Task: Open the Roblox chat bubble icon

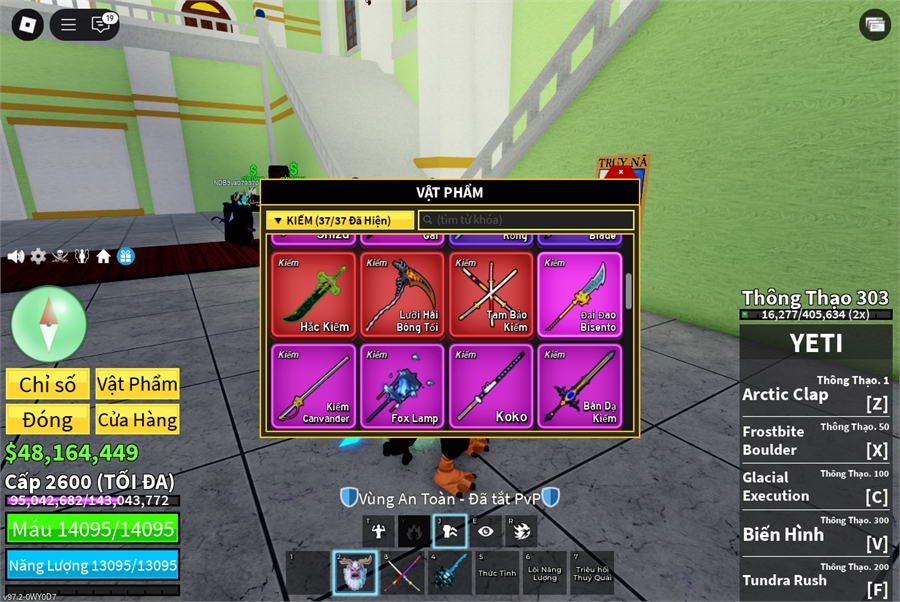Action: coord(102,25)
